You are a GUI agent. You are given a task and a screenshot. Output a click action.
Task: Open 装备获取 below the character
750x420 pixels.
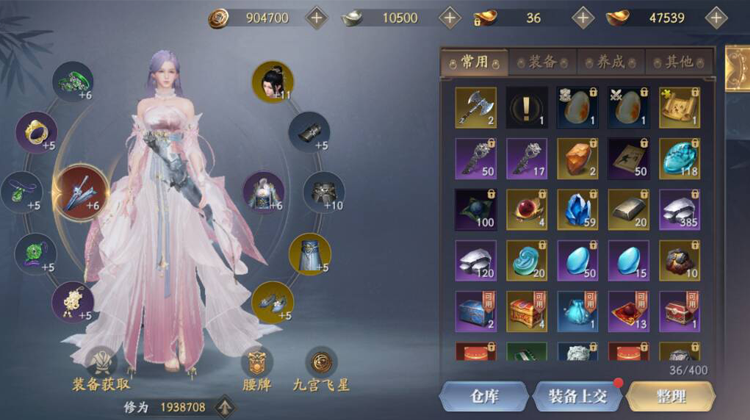point(102,369)
